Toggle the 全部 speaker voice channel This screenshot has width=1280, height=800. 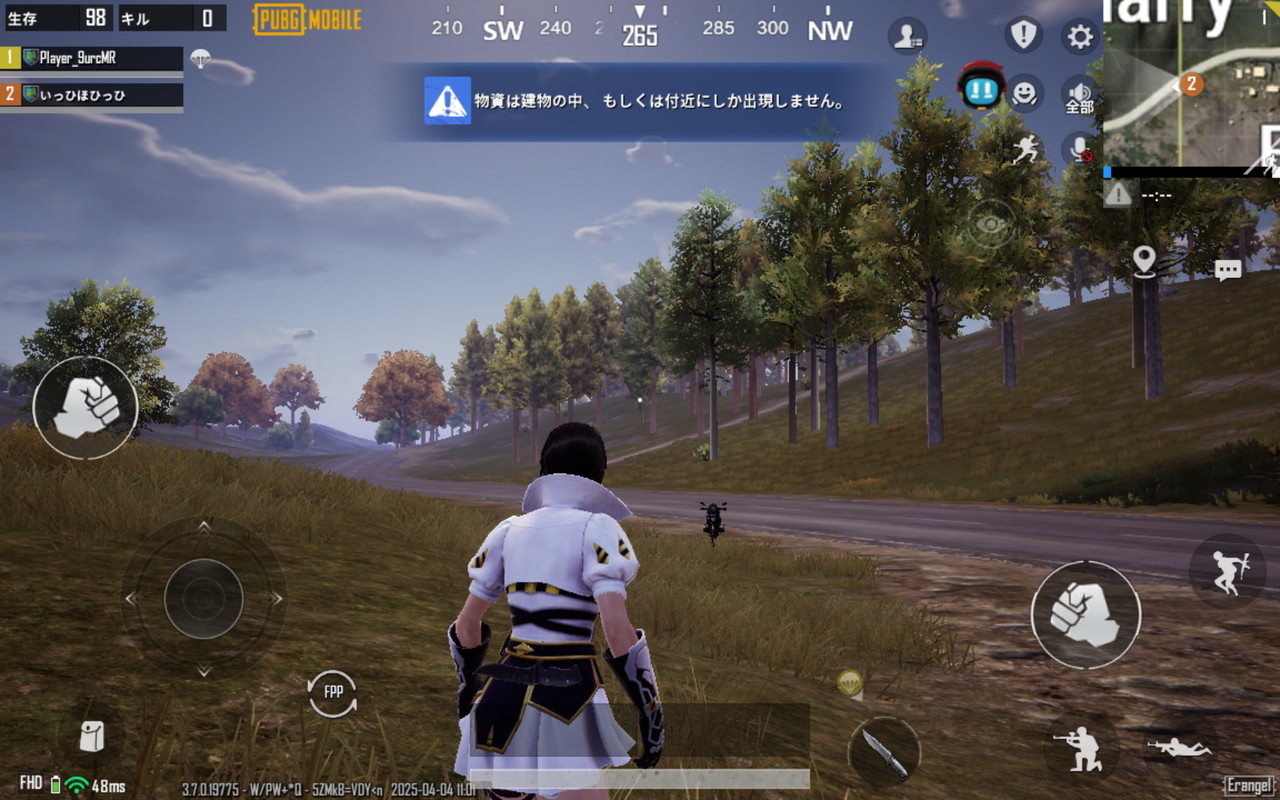click(1080, 94)
